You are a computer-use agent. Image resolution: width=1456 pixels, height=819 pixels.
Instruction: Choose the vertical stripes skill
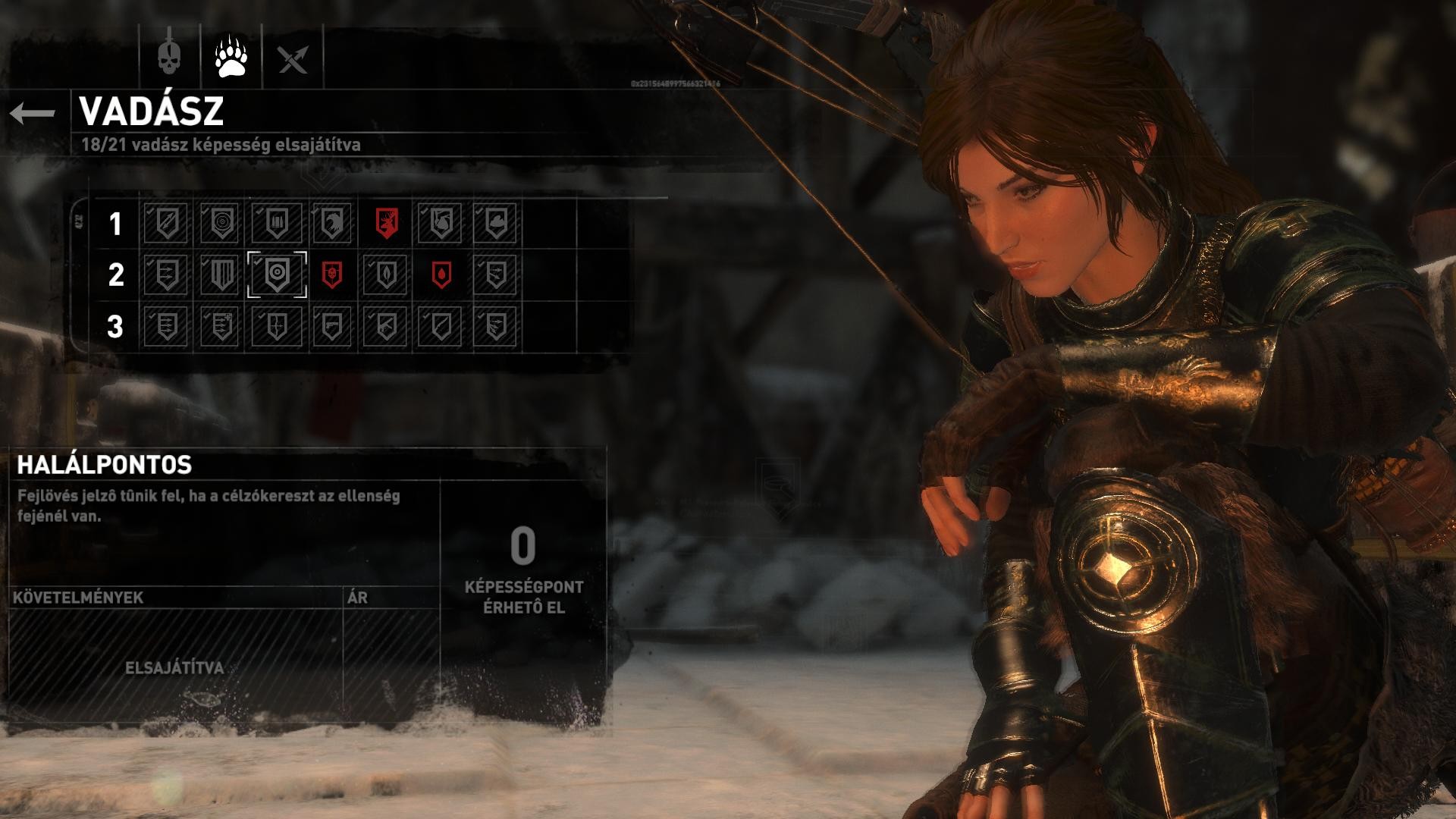(221, 275)
